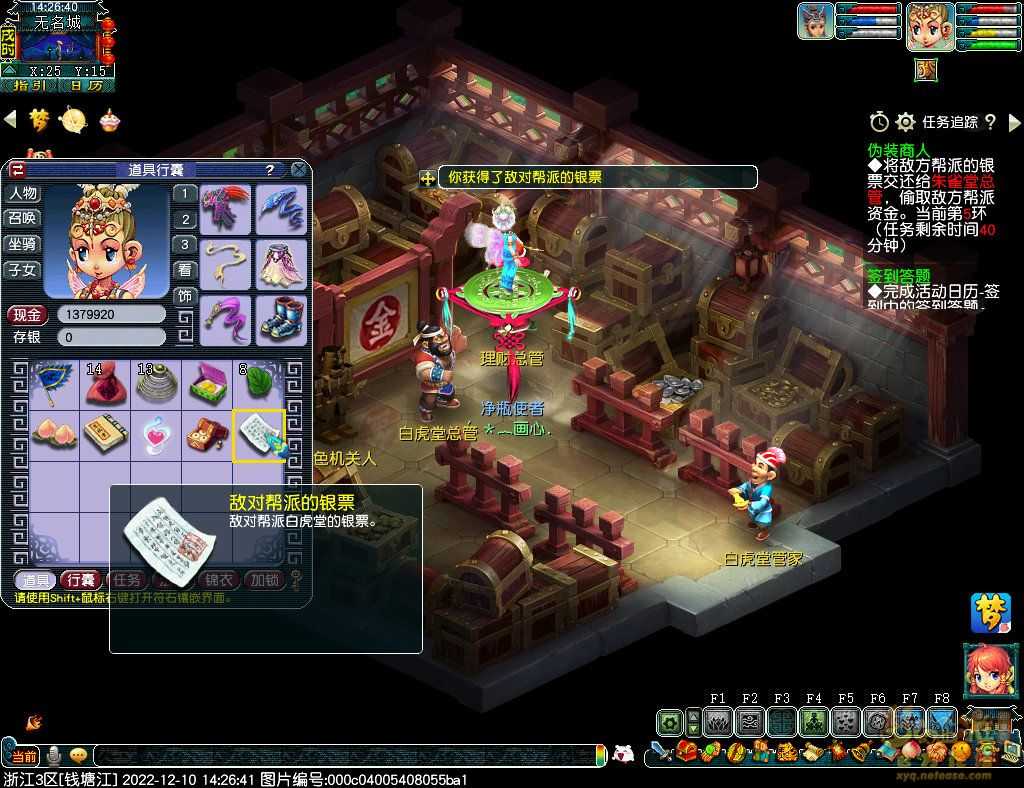Switch to the 召唤 summon tab

23,218
